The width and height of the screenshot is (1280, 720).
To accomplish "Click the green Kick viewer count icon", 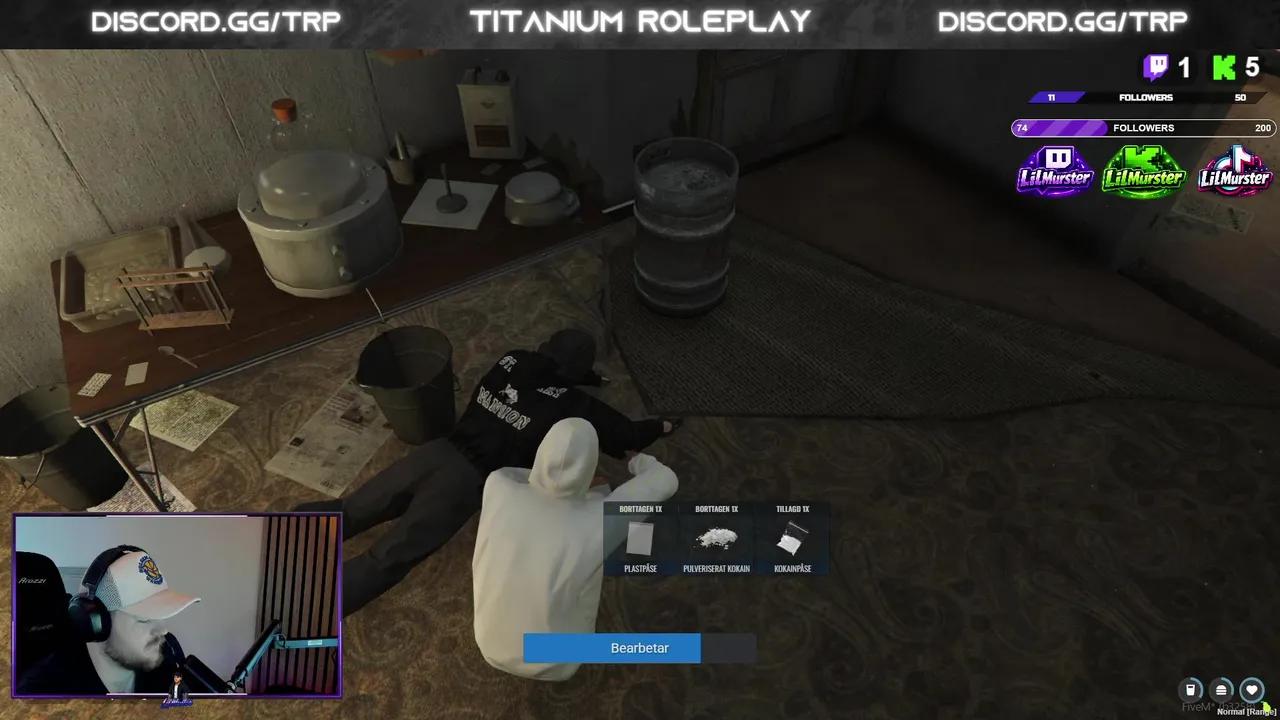I will (x=1222, y=68).
